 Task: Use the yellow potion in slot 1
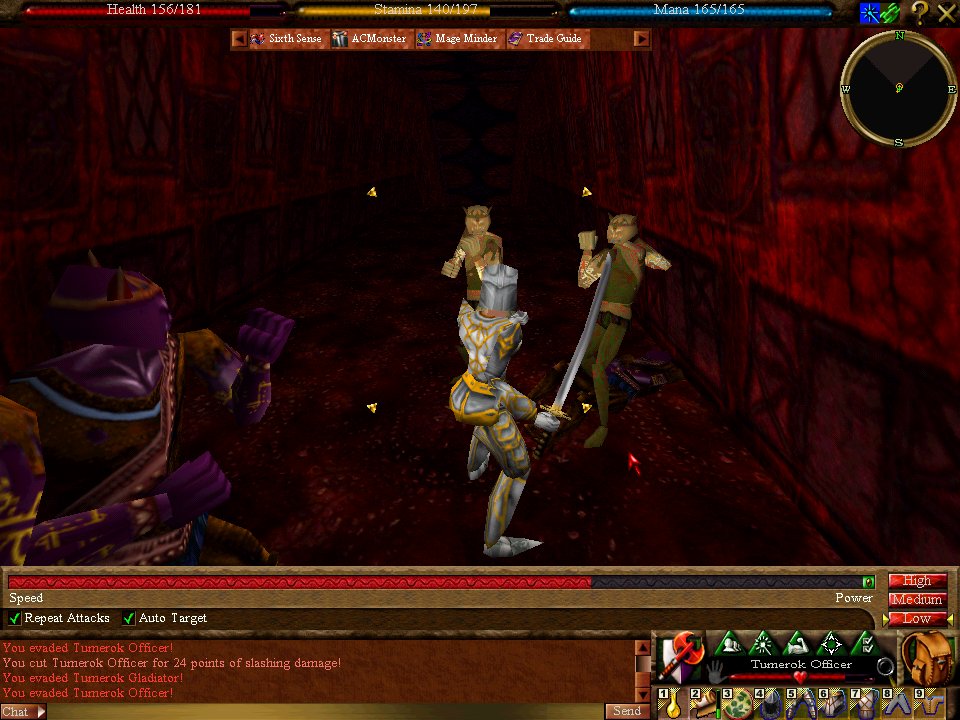673,704
